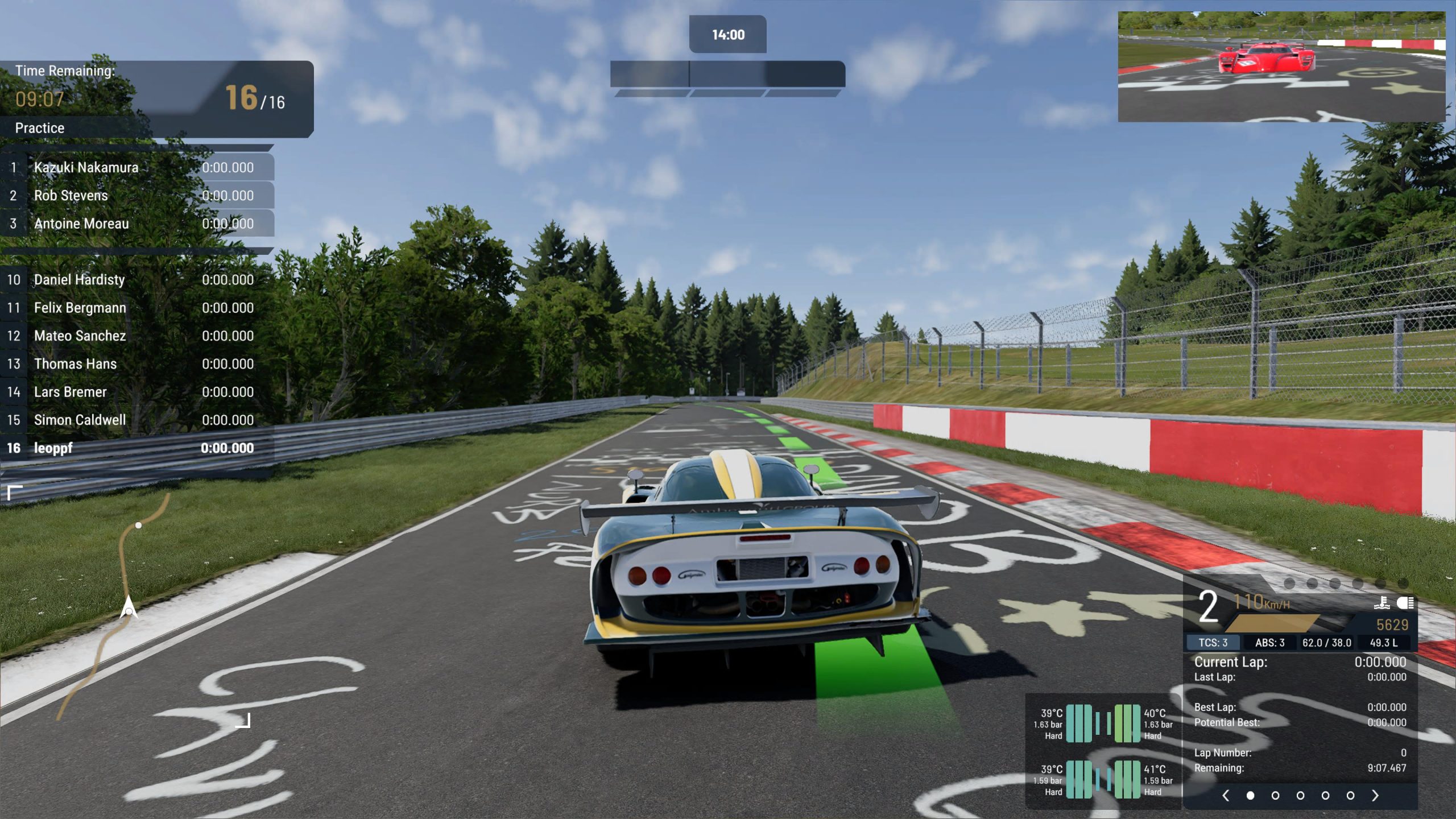Image resolution: width=1456 pixels, height=819 pixels.
Task: Select Simon Caldwell in the standings
Action: click(136, 420)
